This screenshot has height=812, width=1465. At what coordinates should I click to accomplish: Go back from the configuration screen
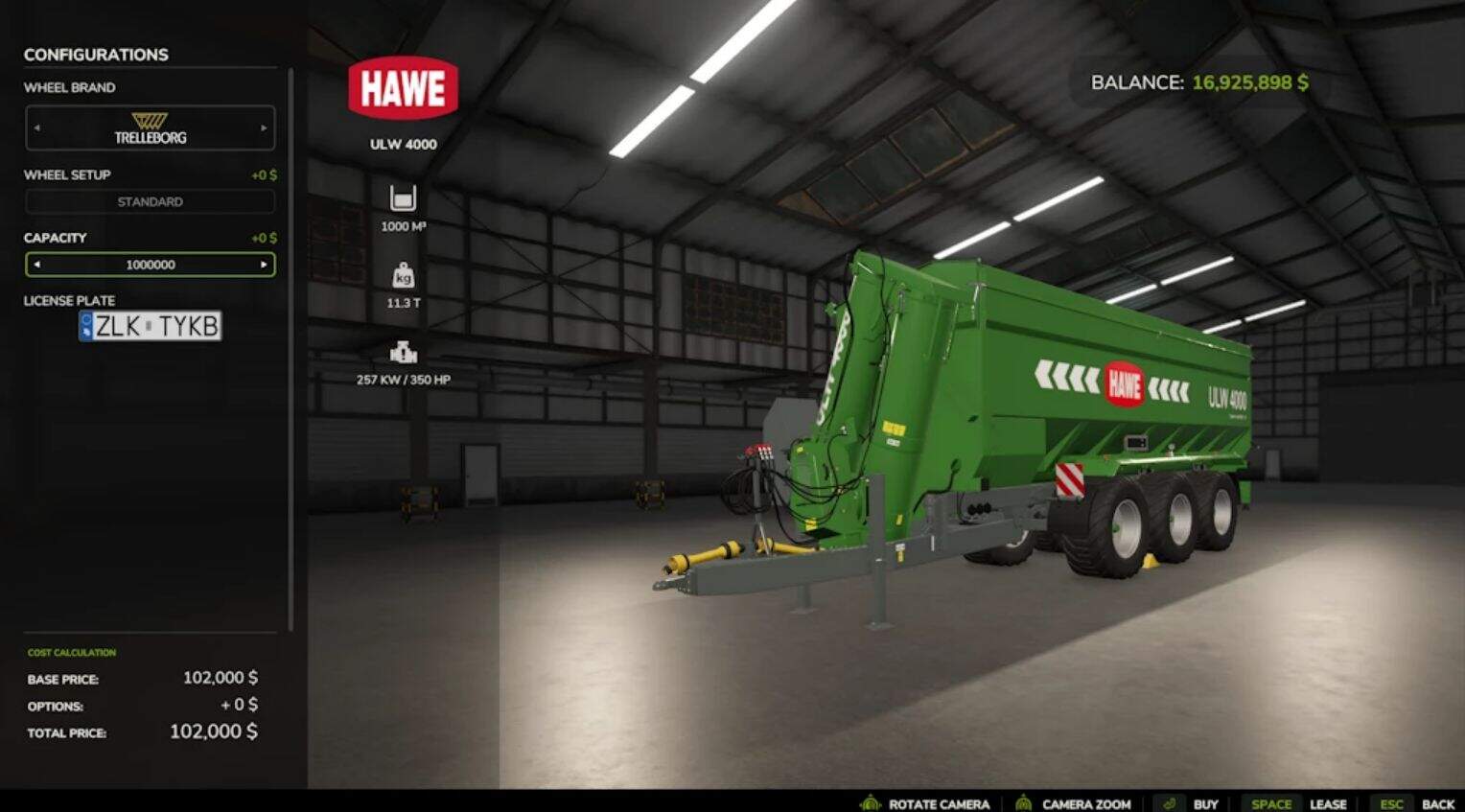(1437, 804)
